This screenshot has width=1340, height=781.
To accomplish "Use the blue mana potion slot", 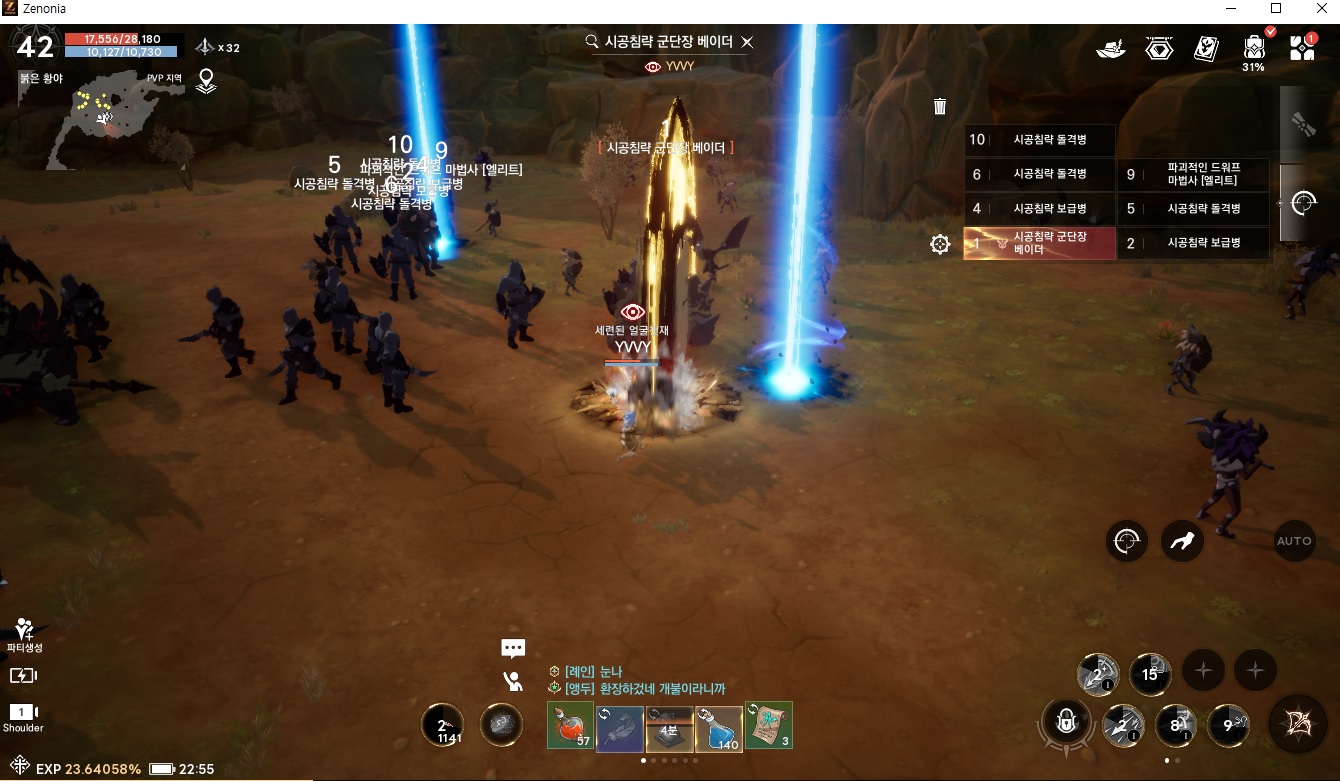I will tap(718, 727).
